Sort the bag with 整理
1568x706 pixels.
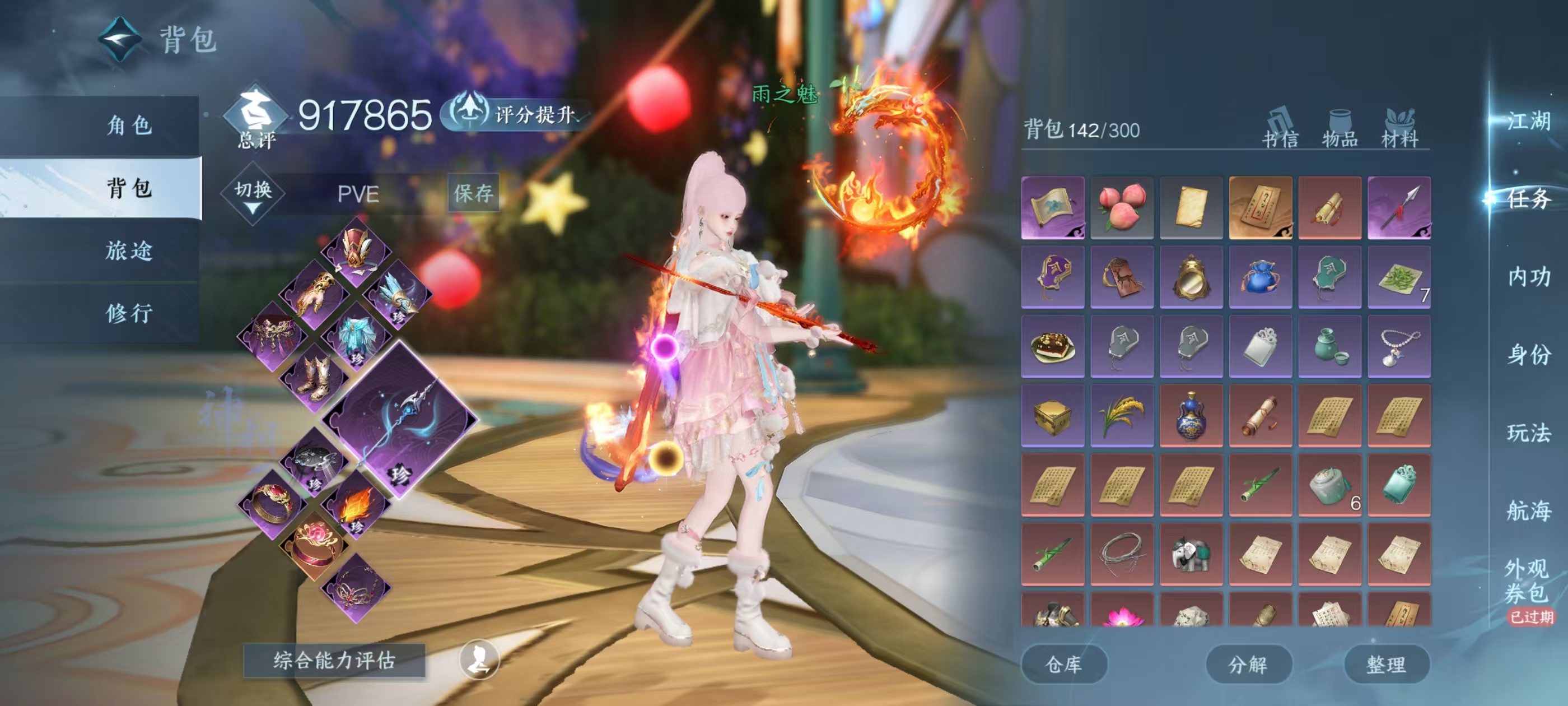1386,664
